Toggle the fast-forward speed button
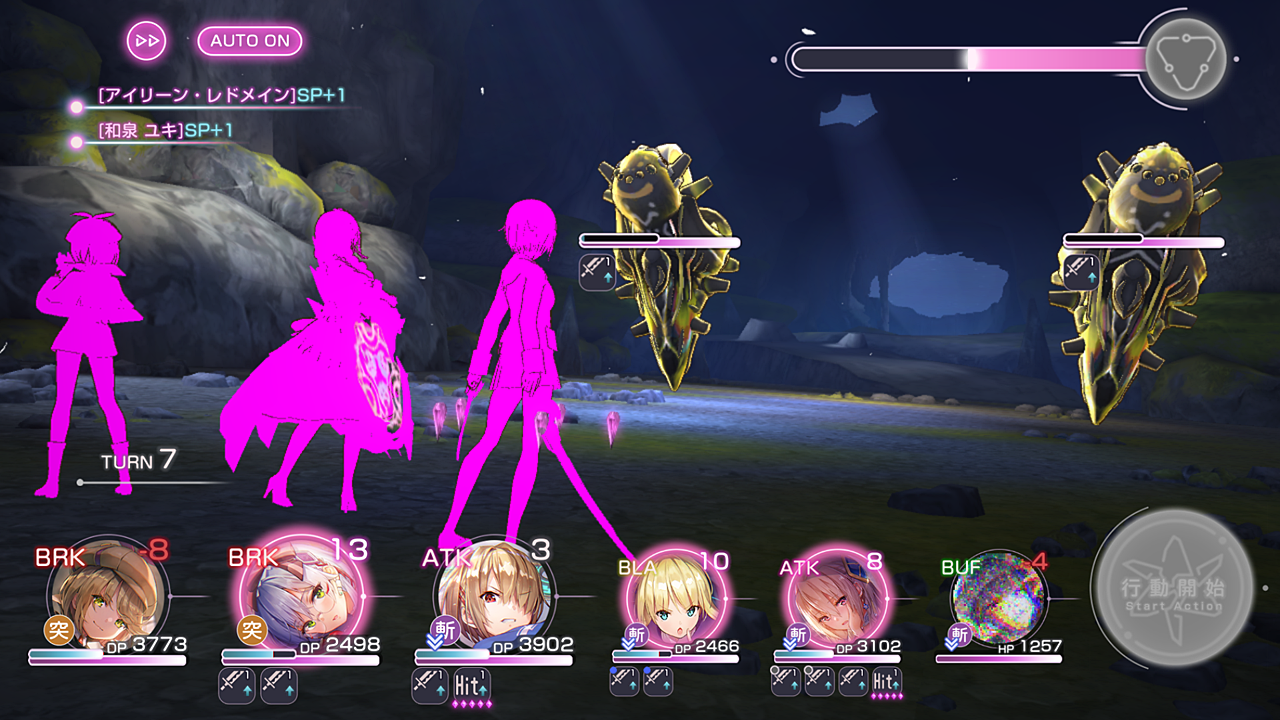 click(146, 41)
